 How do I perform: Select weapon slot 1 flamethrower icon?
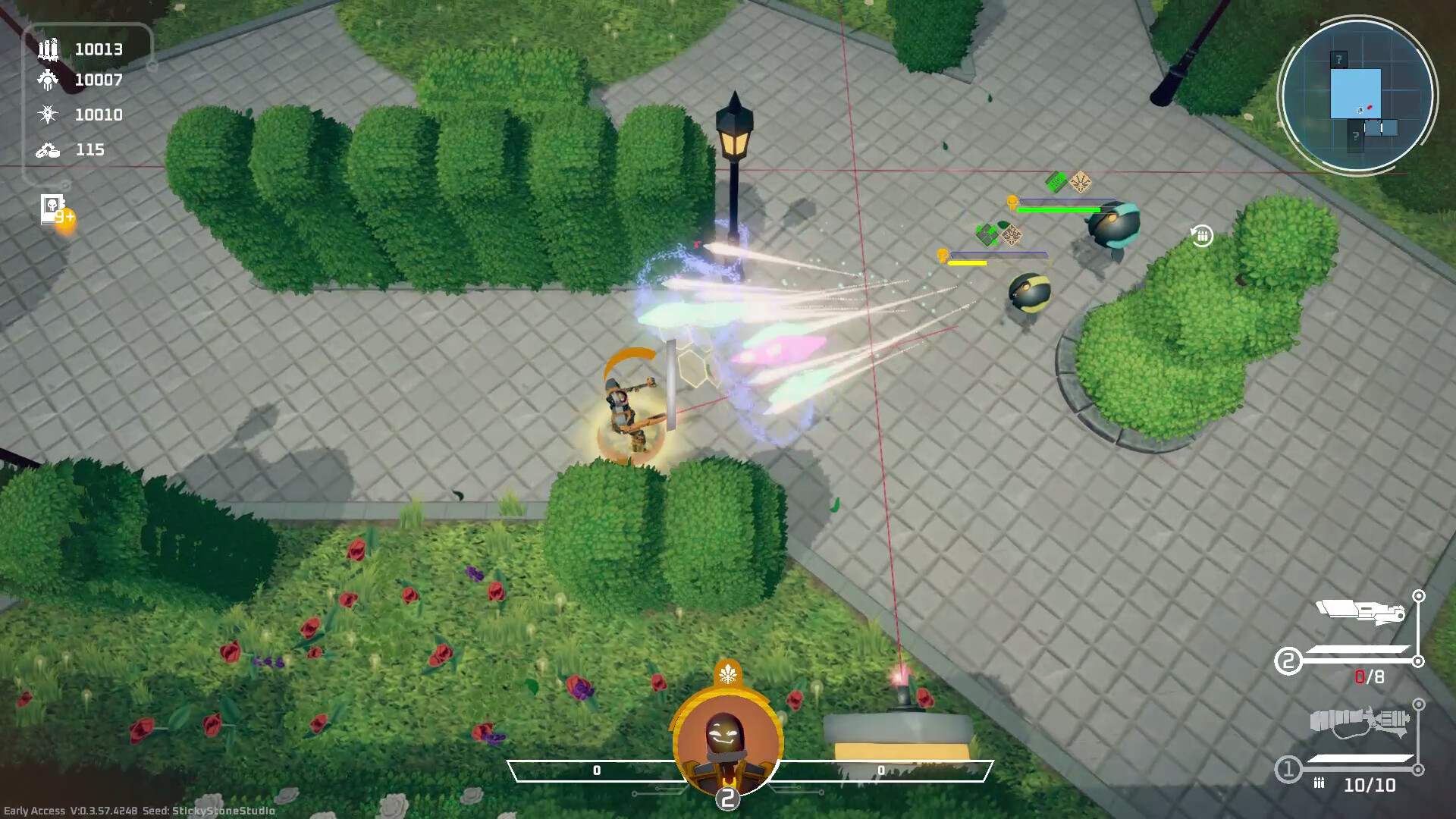[1357, 720]
